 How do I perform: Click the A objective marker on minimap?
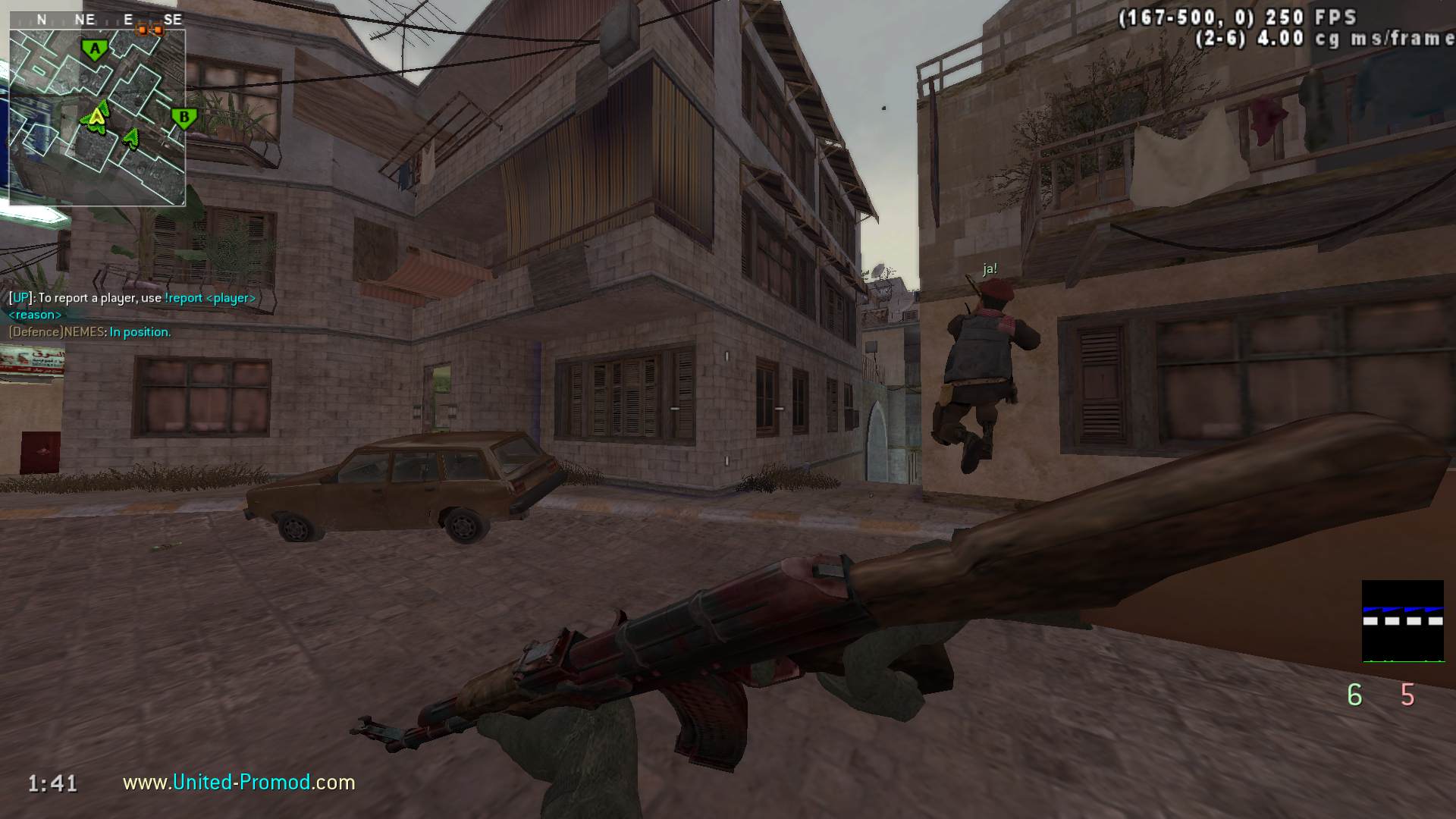tap(94, 50)
